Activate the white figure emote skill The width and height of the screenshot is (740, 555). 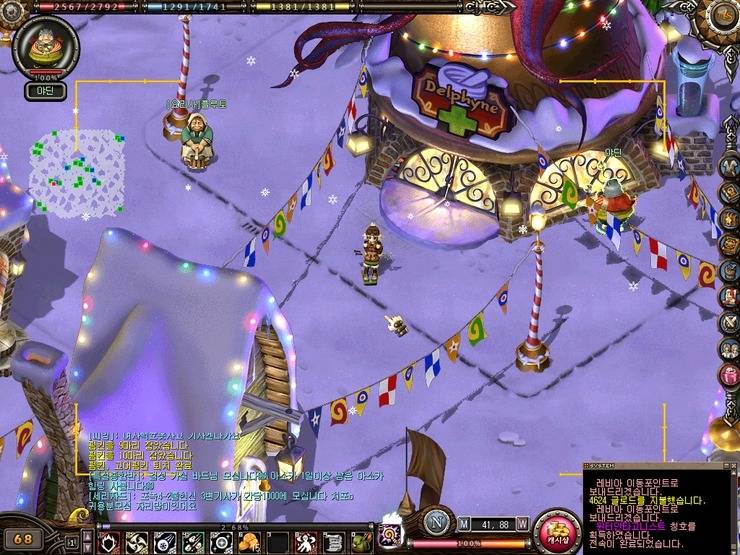click(306, 542)
